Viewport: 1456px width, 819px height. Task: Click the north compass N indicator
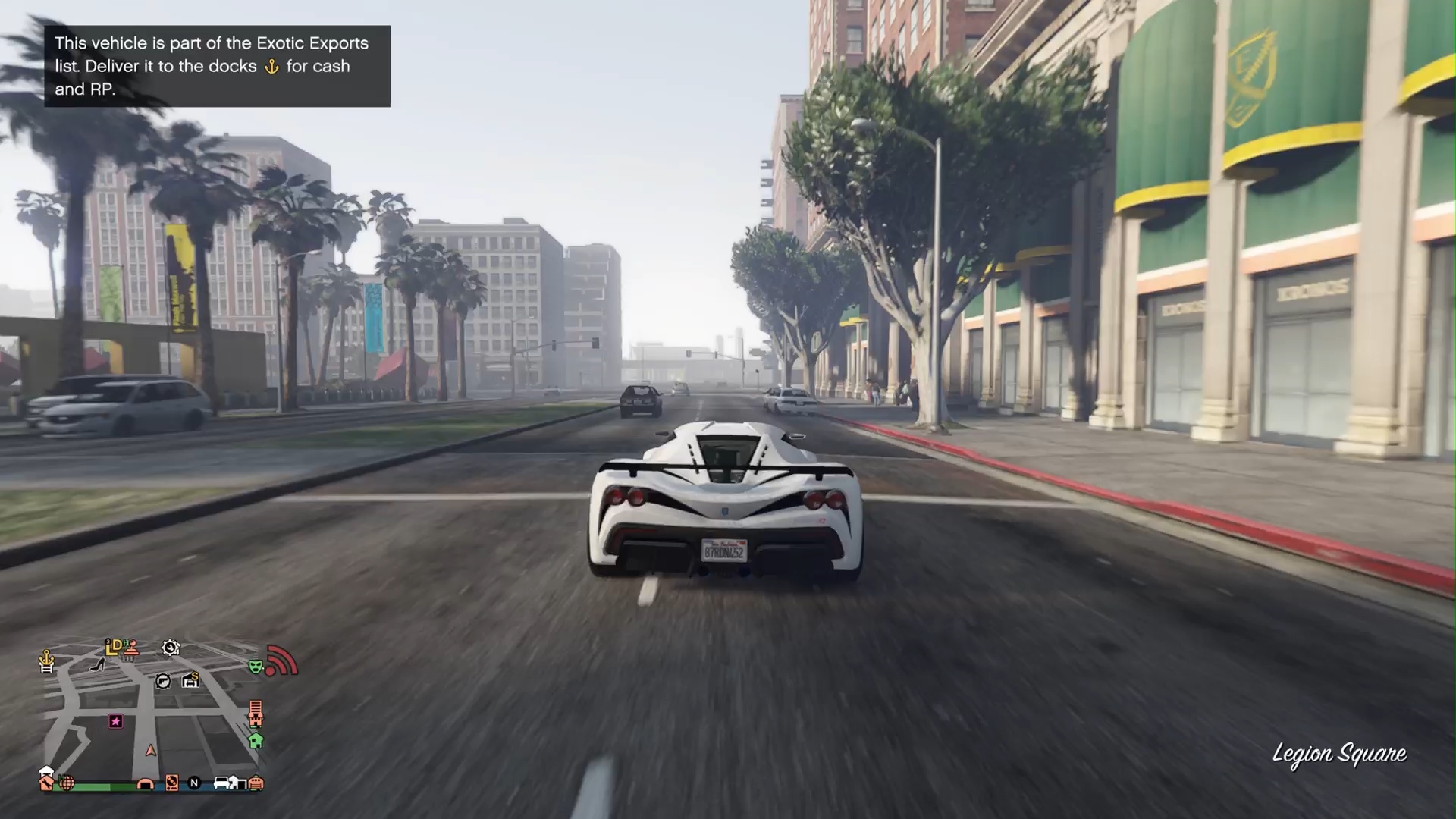coord(194,783)
